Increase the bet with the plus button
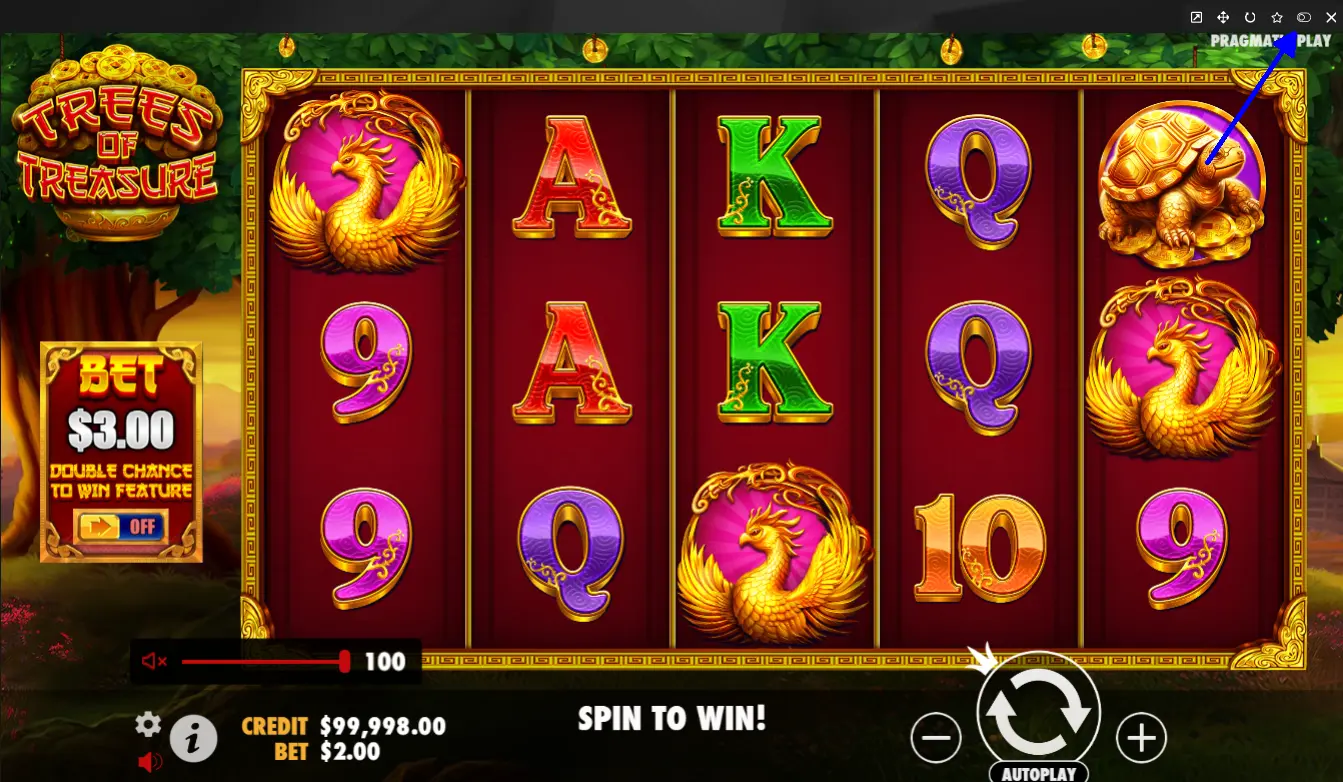The width and height of the screenshot is (1343, 782). [x=1141, y=739]
